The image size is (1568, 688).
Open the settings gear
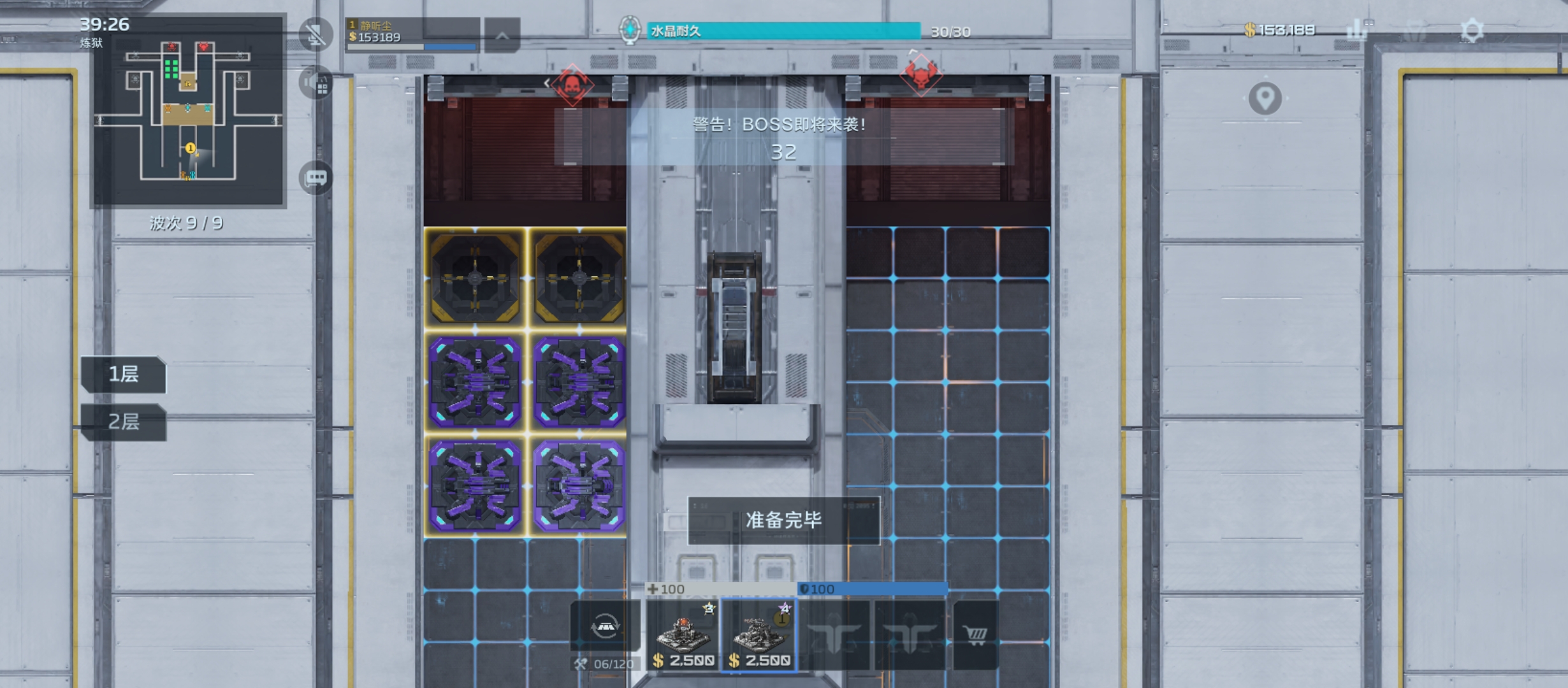pos(1472,31)
